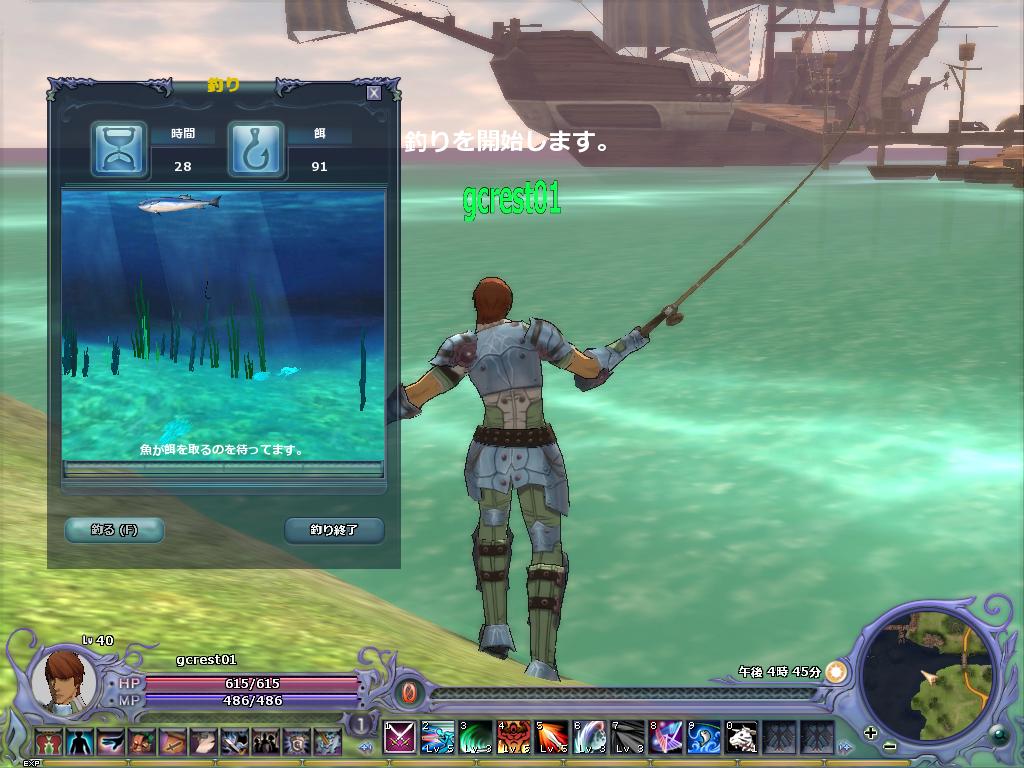Select the sword menu icon
Viewport: 1024px width, 768px height.
(x=173, y=742)
